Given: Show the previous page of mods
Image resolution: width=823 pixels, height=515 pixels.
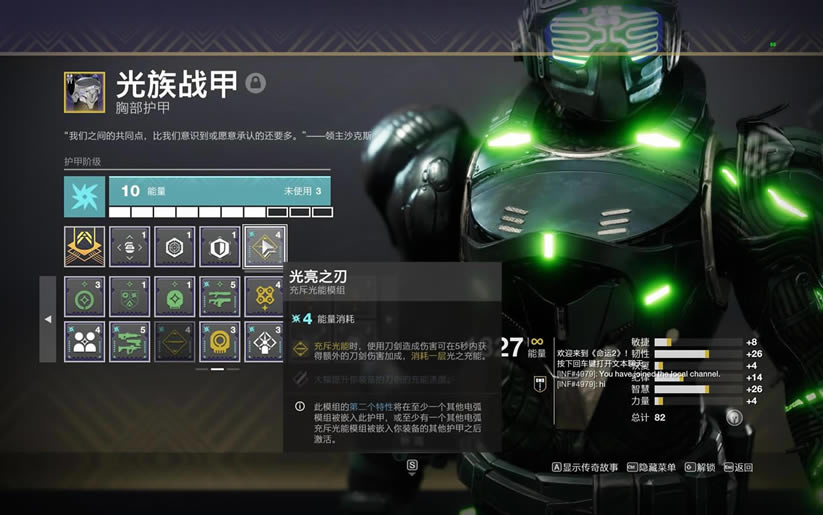Looking at the screenshot, I should 47,319.
